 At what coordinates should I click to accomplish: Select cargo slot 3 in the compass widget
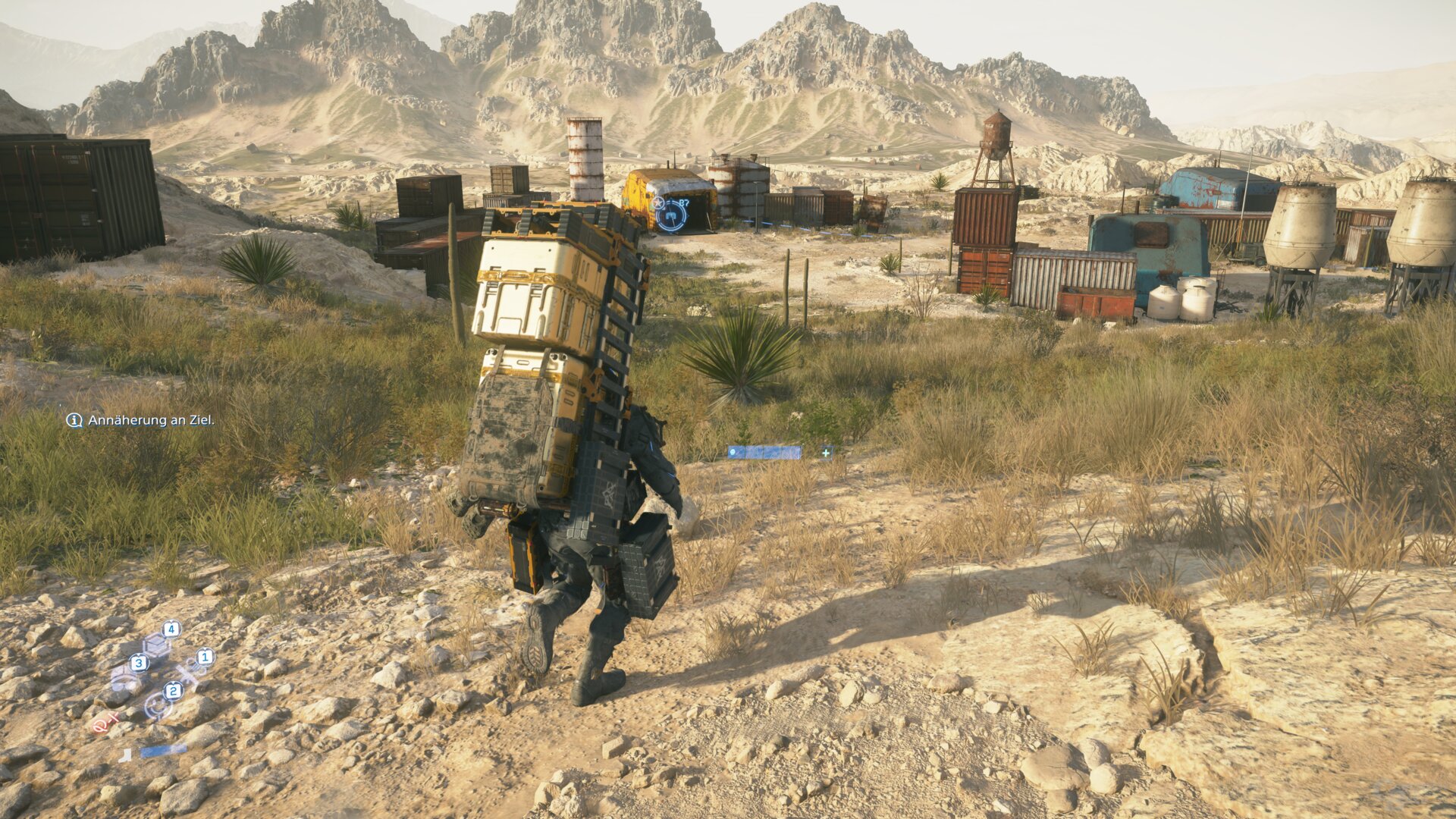[x=138, y=663]
